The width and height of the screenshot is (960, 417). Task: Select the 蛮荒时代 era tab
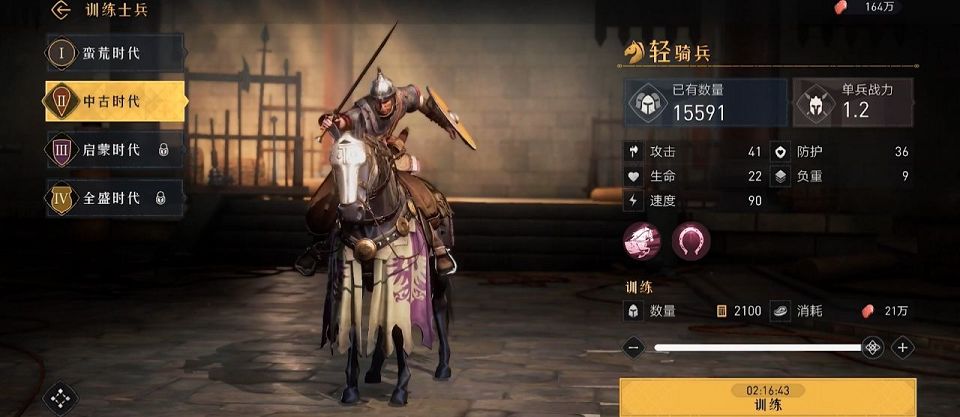click(114, 53)
